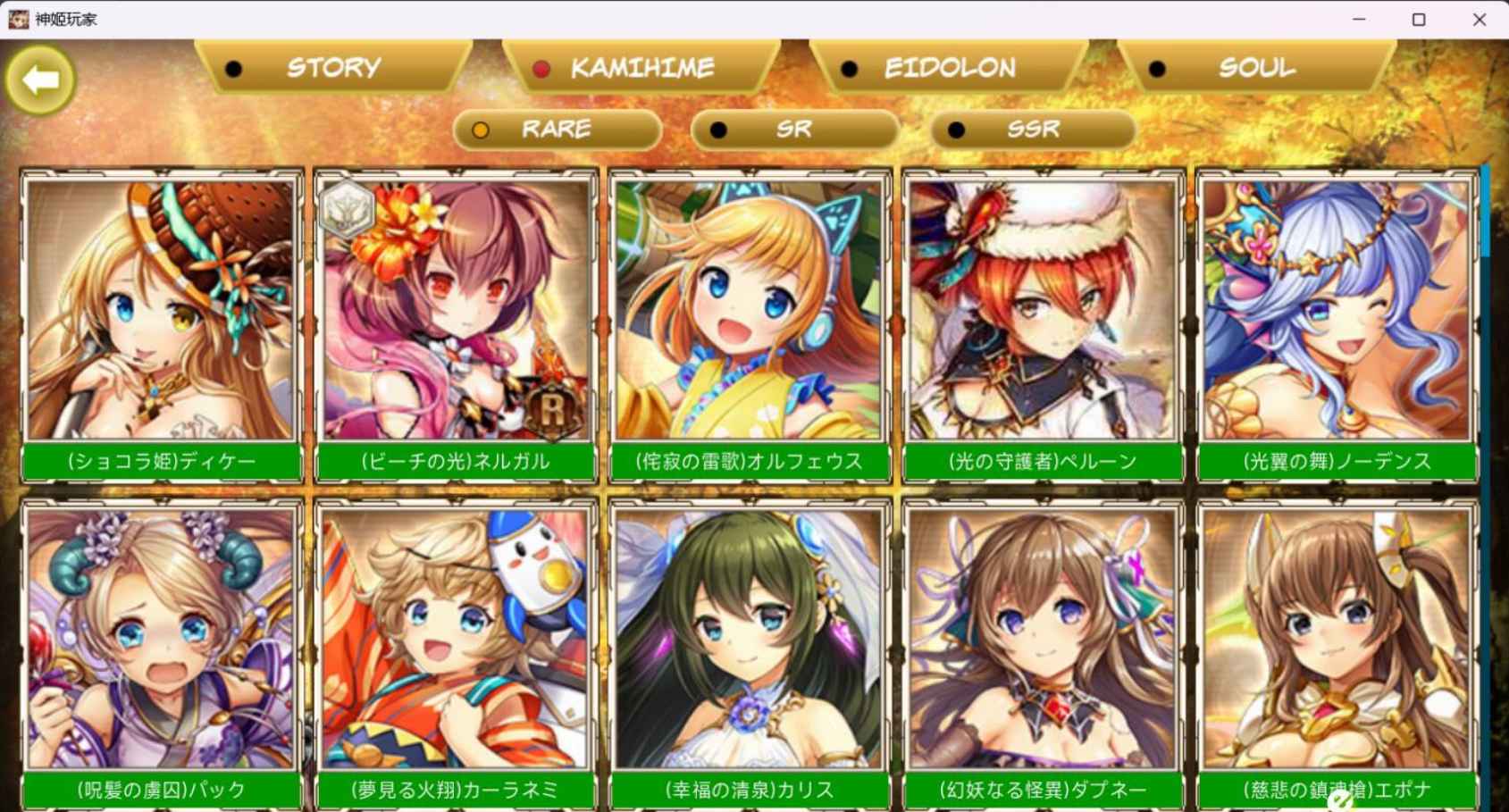Select the RARE filter radio indicator
The width and height of the screenshot is (1509, 812).
(482, 129)
